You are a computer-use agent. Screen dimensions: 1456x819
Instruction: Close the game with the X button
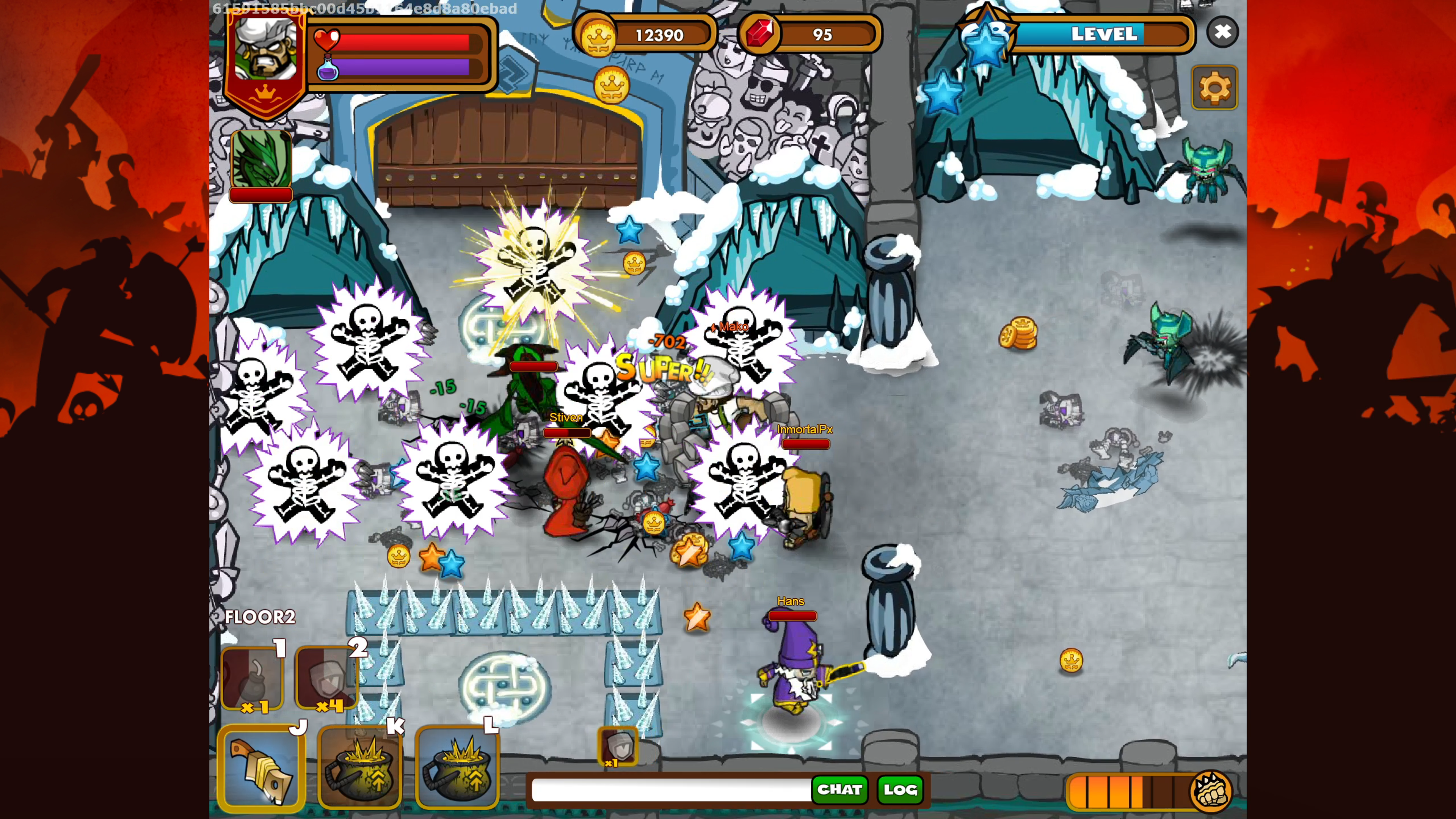click(1222, 31)
